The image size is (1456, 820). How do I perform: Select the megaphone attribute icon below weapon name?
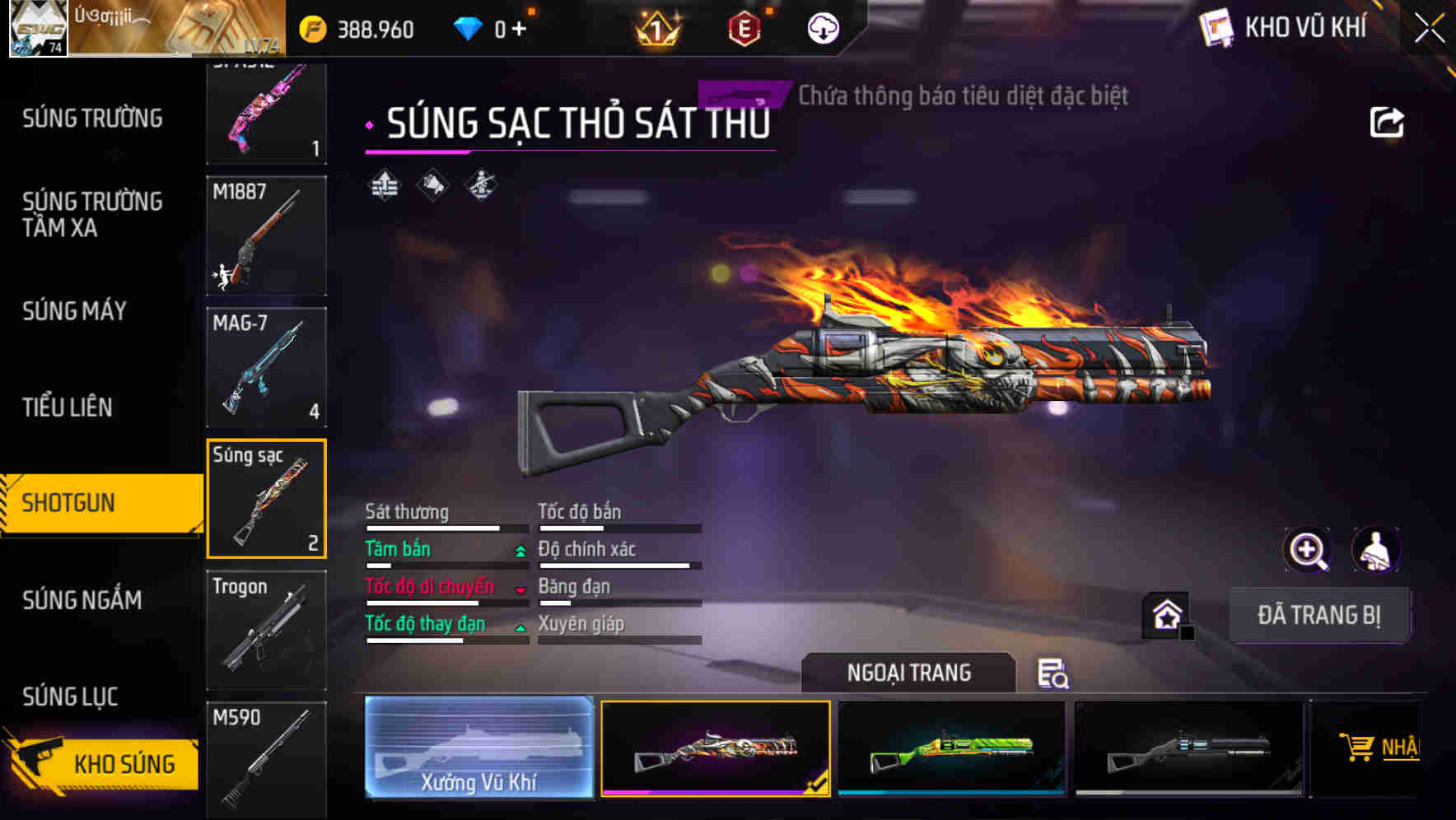[431, 184]
